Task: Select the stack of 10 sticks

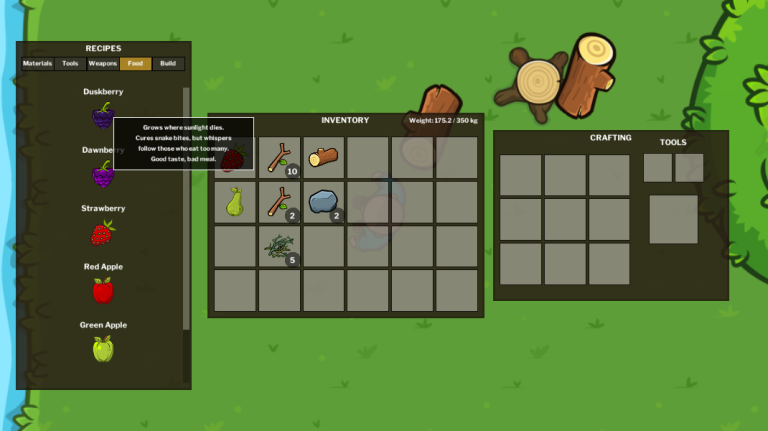Action: pyautogui.click(x=280, y=158)
